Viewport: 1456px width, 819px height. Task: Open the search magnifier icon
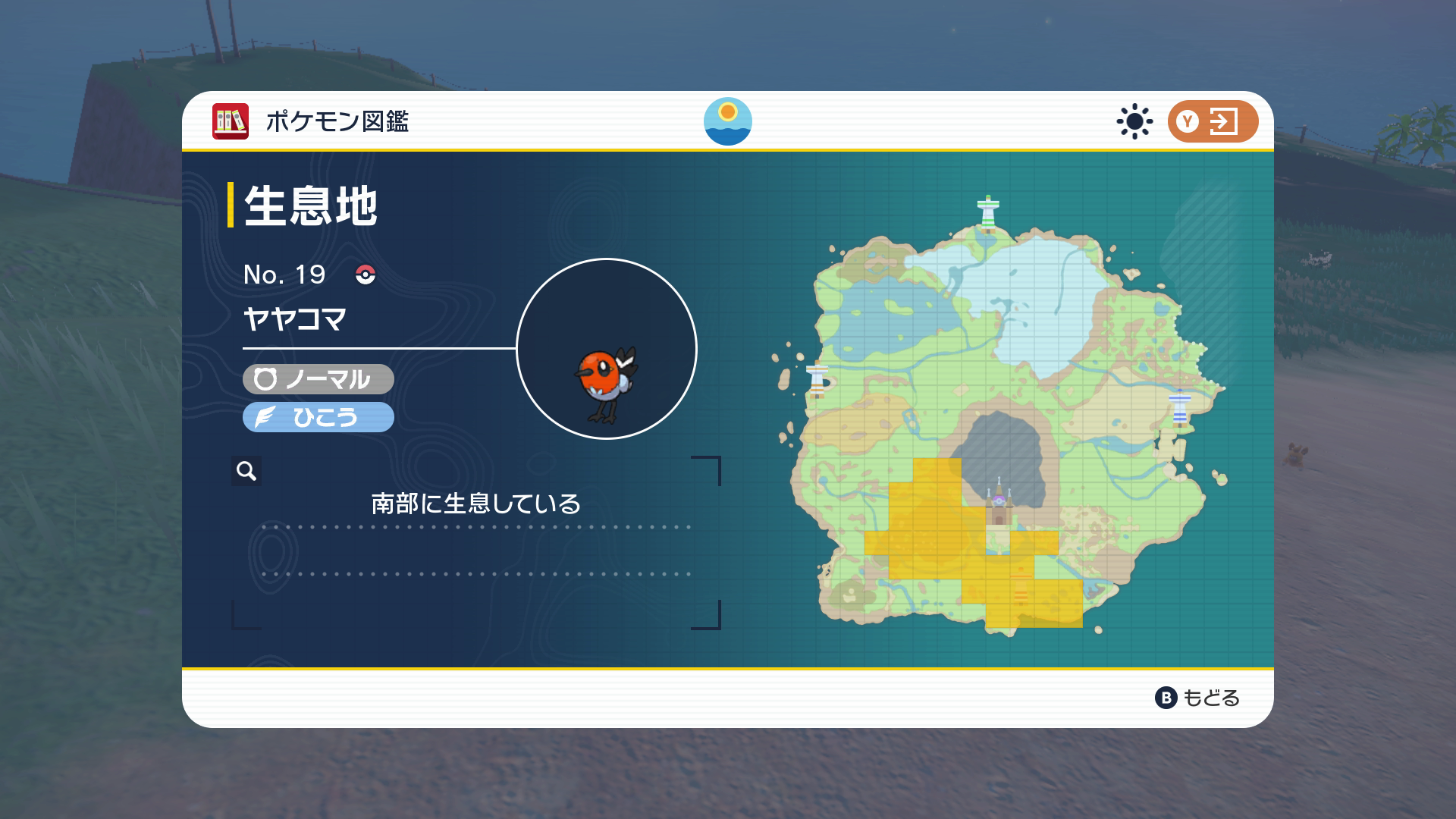point(244,472)
